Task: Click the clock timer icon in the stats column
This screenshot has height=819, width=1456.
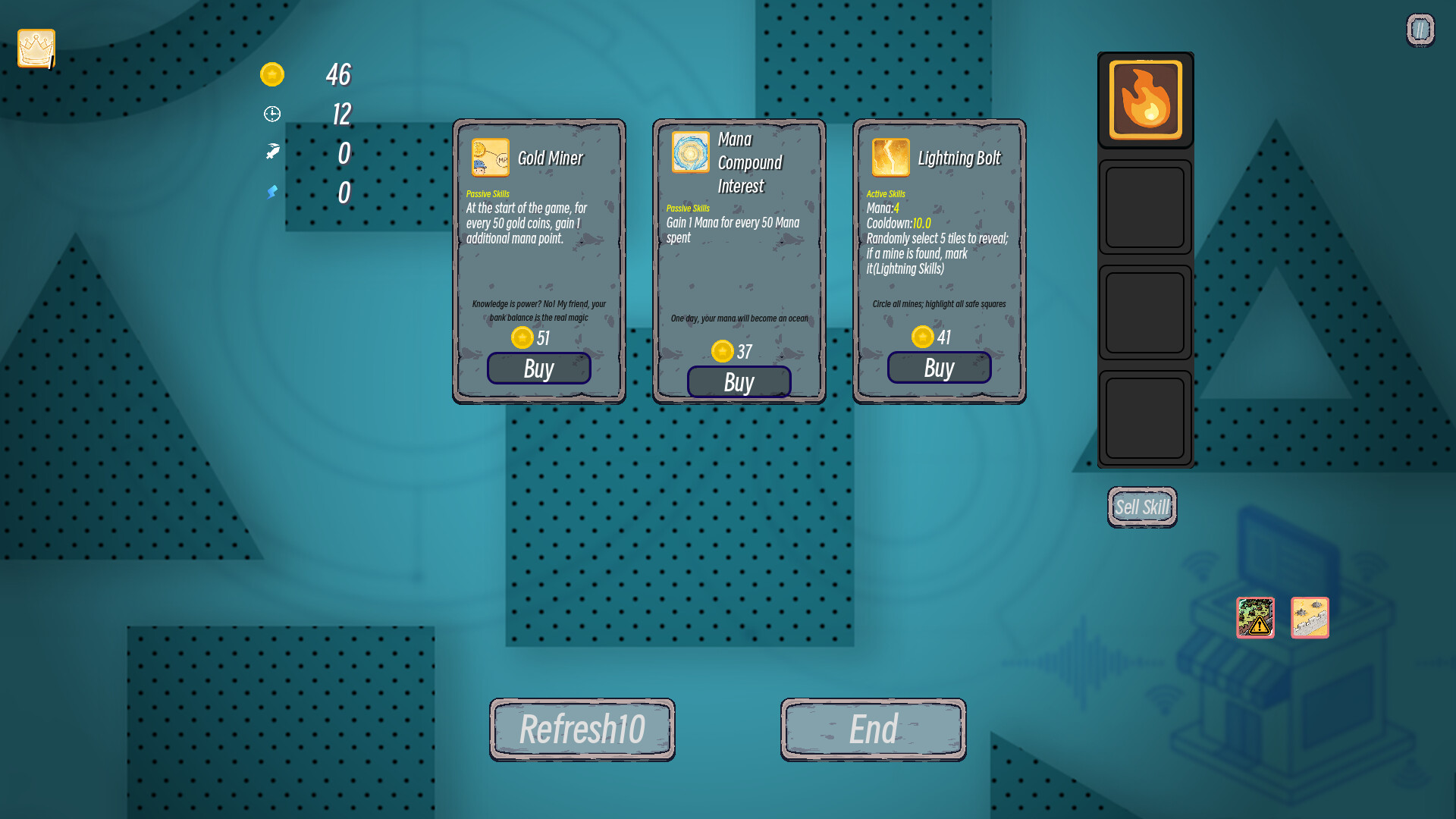Action: pyautogui.click(x=272, y=114)
